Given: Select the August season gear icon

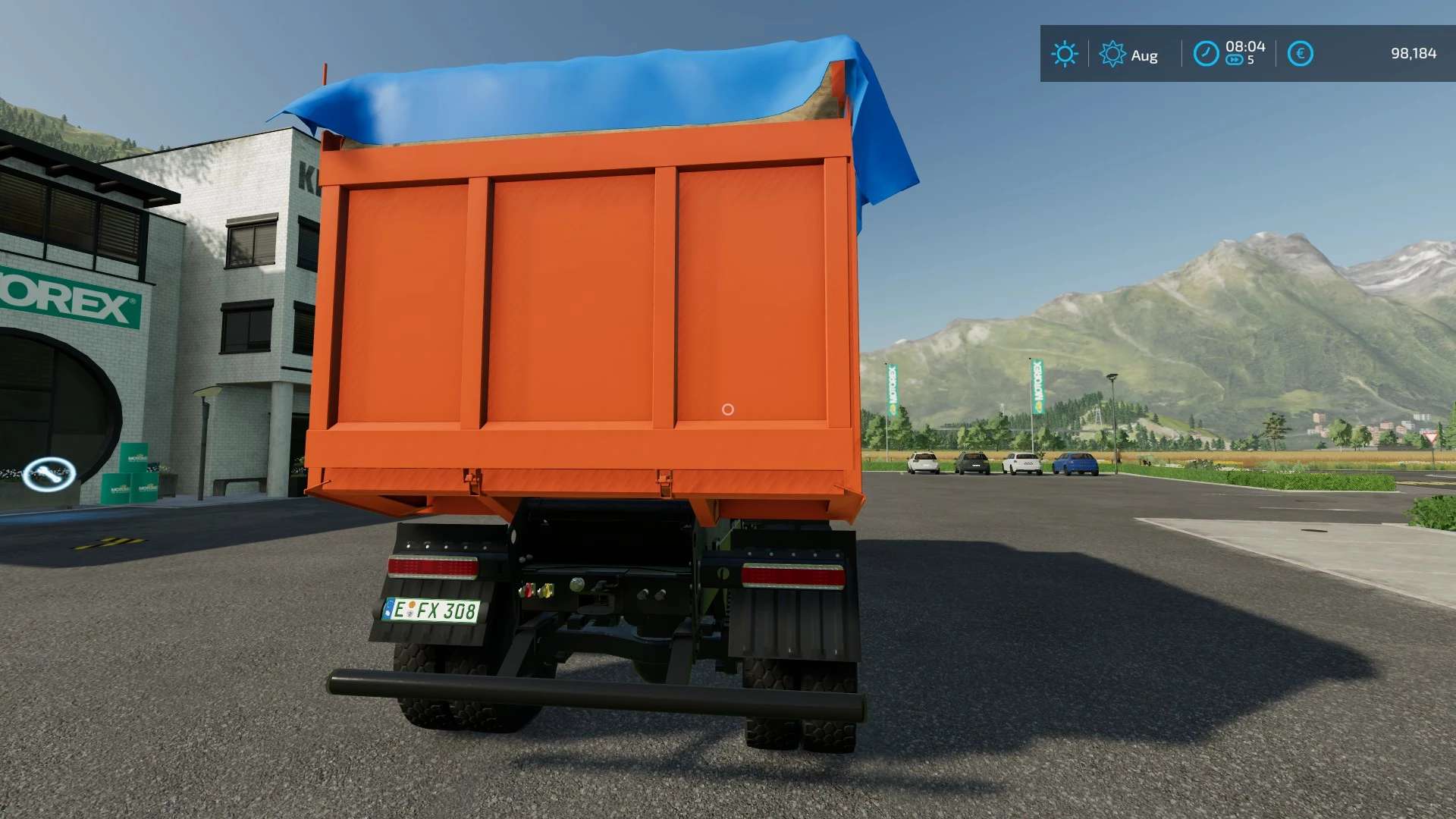Looking at the screenshot, I should coord(1112,54).
